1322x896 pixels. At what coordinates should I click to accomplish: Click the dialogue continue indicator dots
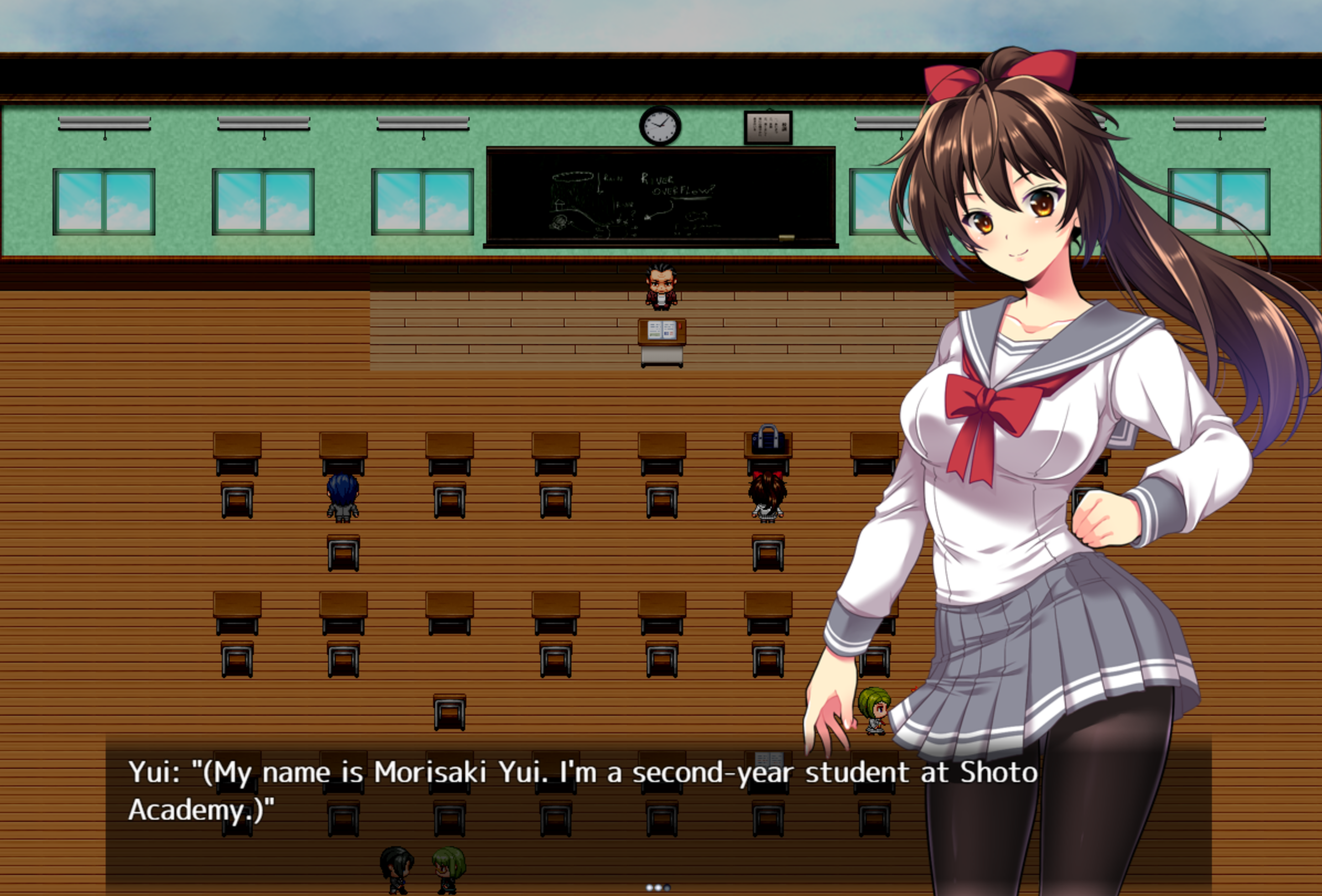point(658,888)
